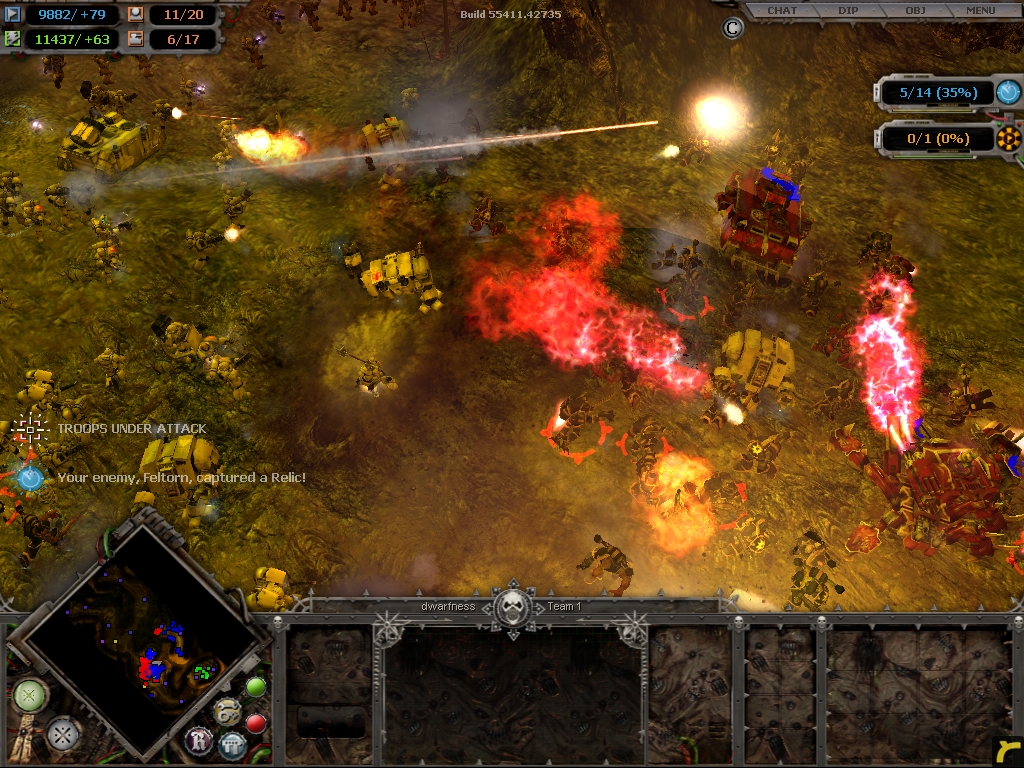Screen dimensions: 1024x768
Task: Click the grey crossed-circle button below minimap
Action: pos(64,735)
